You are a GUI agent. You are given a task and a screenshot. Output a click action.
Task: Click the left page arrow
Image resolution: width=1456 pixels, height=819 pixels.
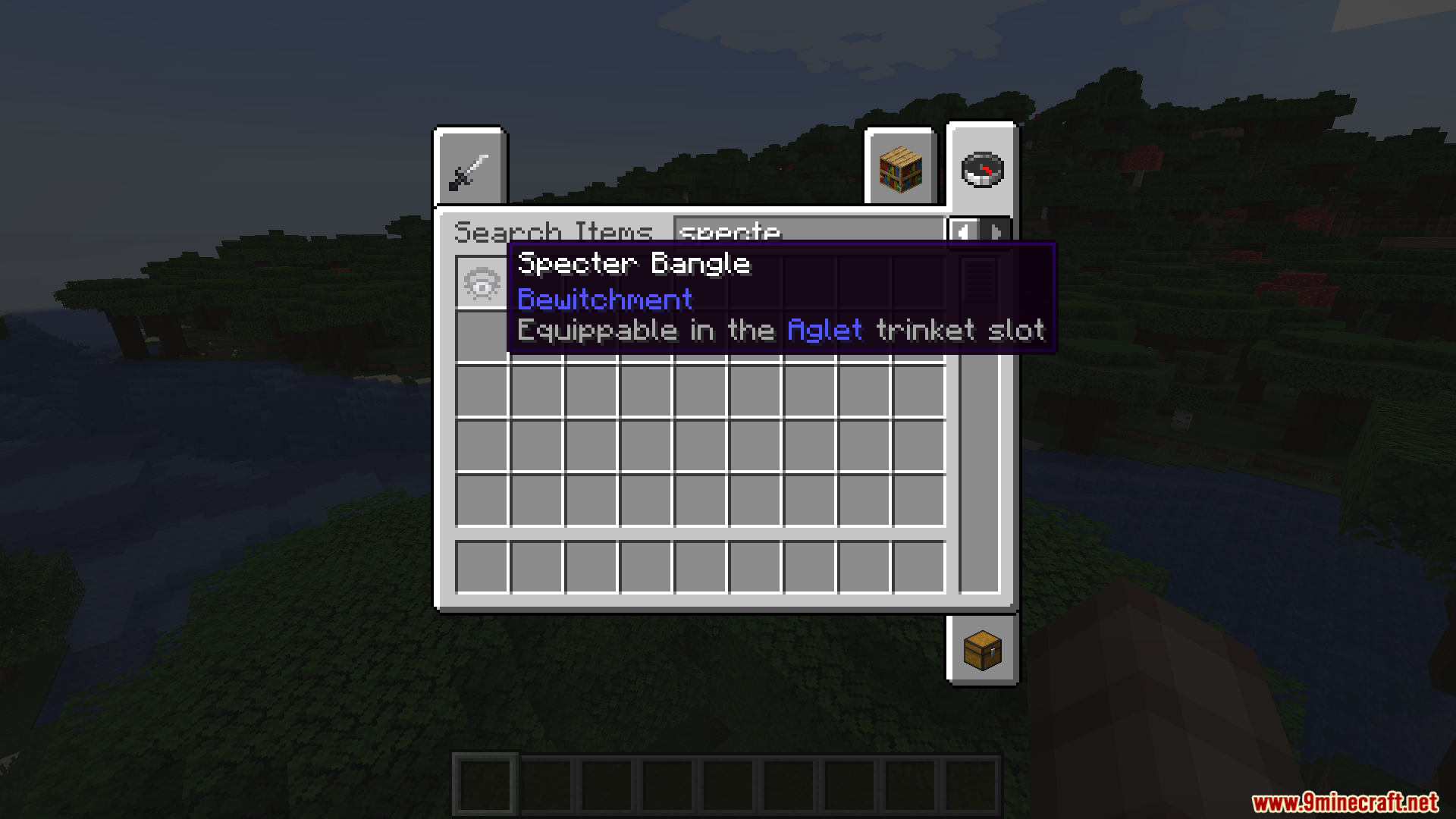coord(965,233)
